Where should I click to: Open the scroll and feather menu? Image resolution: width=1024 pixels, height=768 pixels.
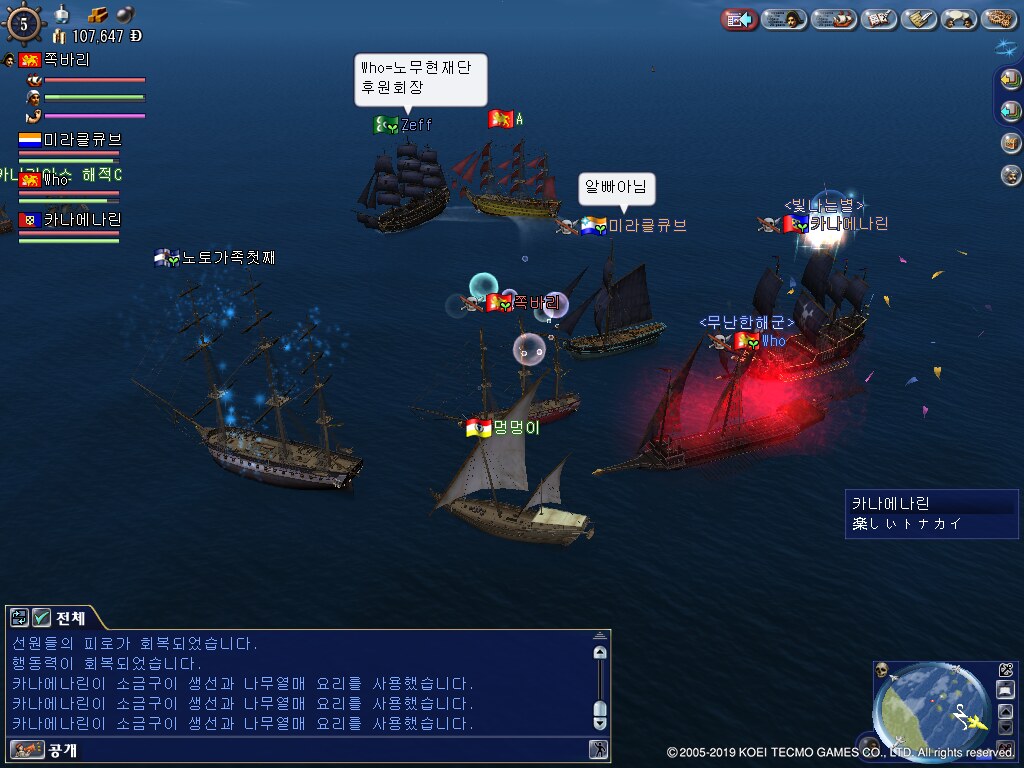point(918,19)
